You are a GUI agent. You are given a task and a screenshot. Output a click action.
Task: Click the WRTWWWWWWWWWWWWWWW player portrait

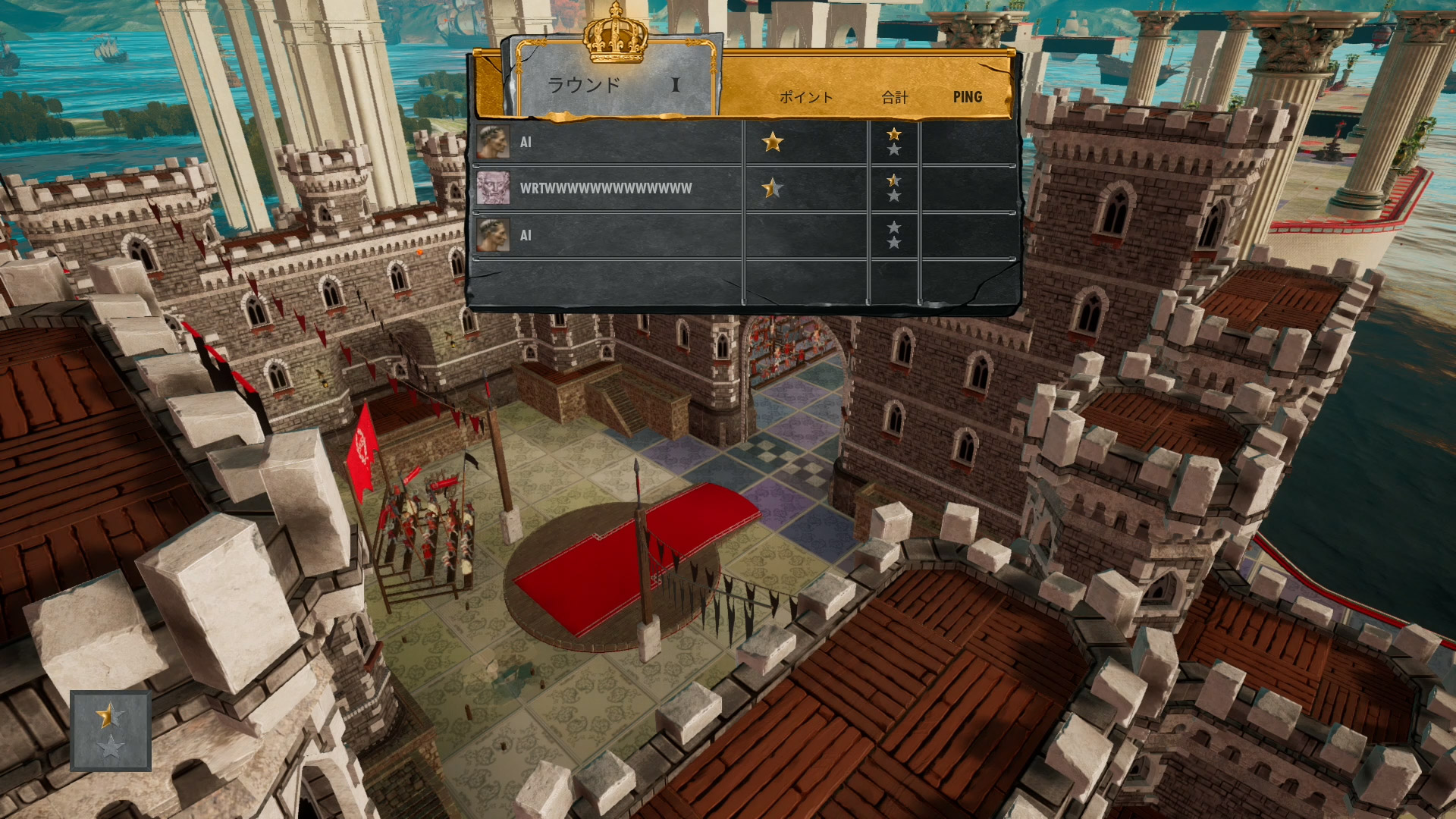(x=493, y=188)
